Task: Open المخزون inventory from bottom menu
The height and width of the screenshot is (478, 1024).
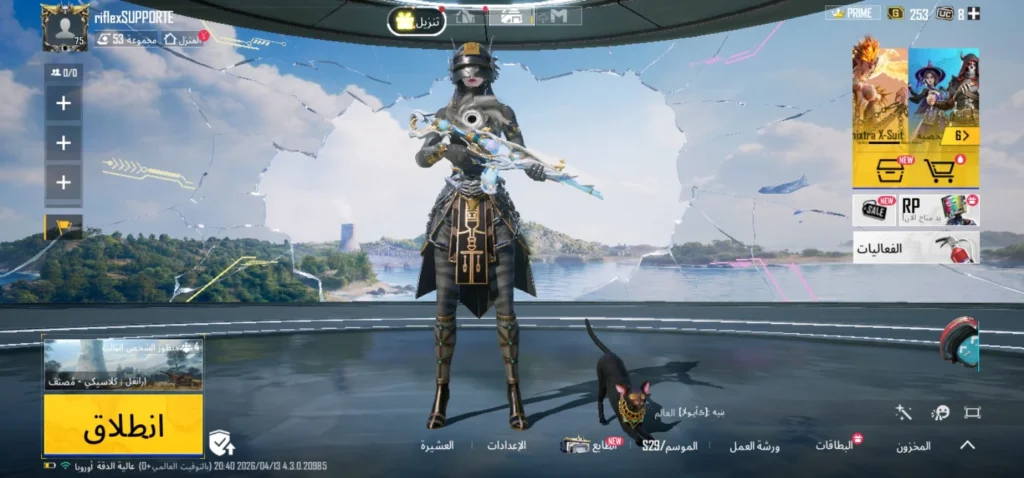Action: tap(913, 446)
